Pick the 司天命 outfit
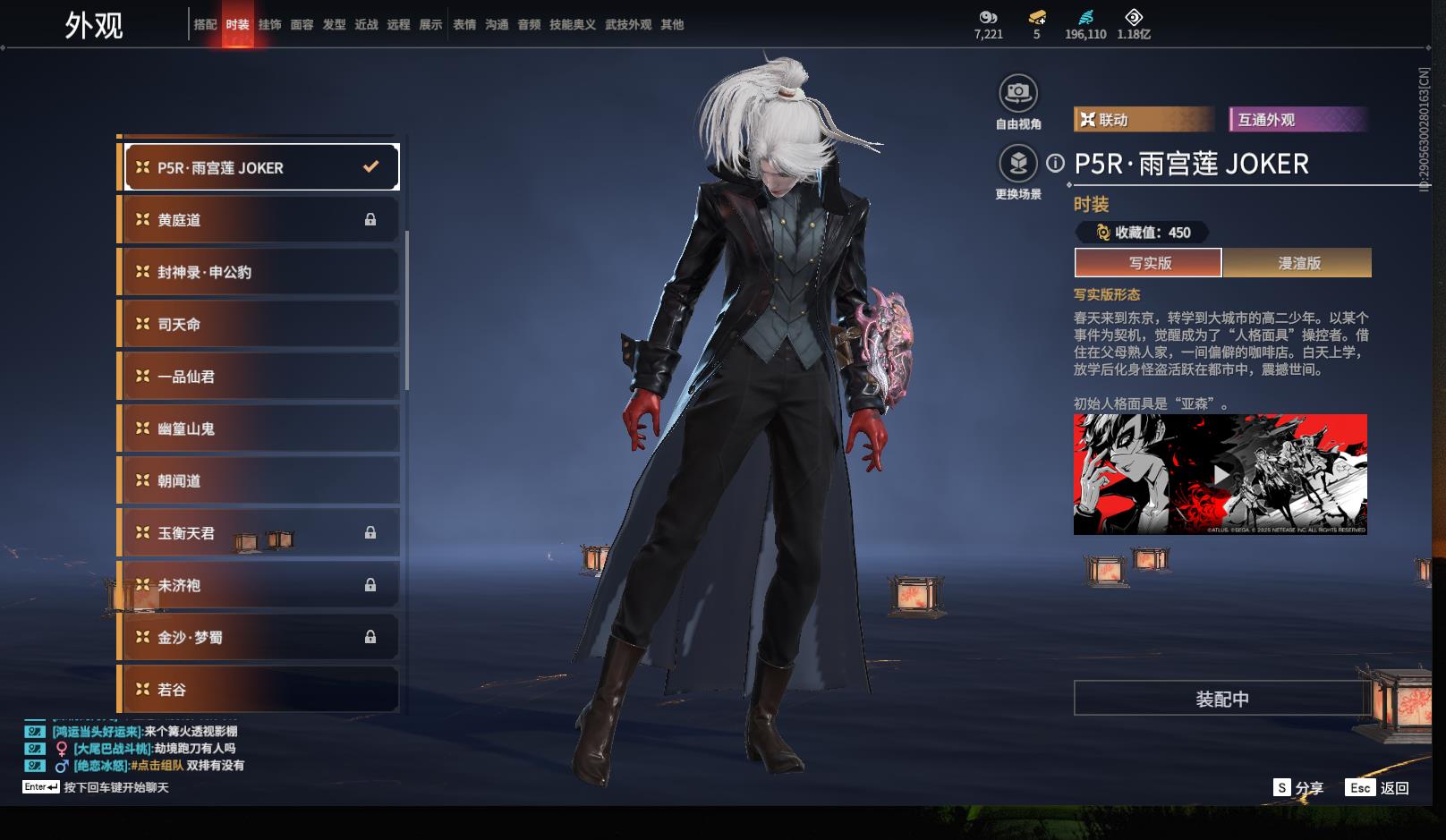Screen dimensions: 1446x840 coord(259,324)
